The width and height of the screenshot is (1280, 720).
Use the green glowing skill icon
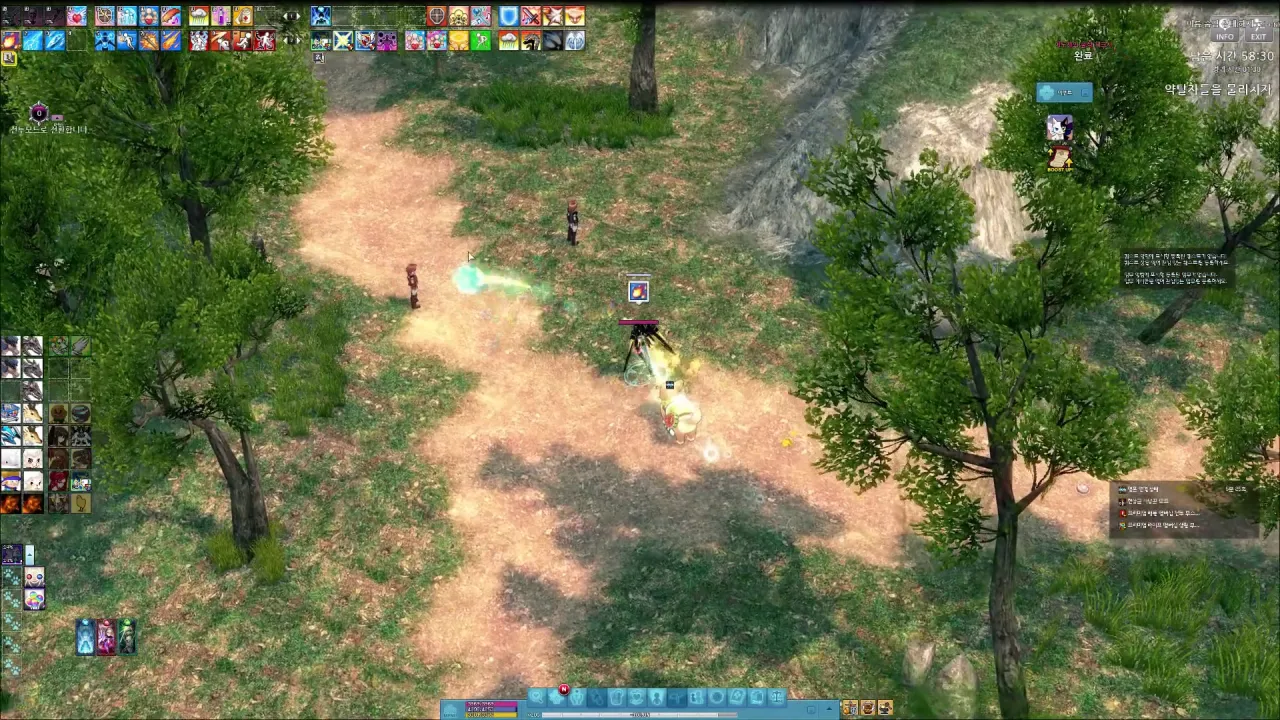coord(481,41)
